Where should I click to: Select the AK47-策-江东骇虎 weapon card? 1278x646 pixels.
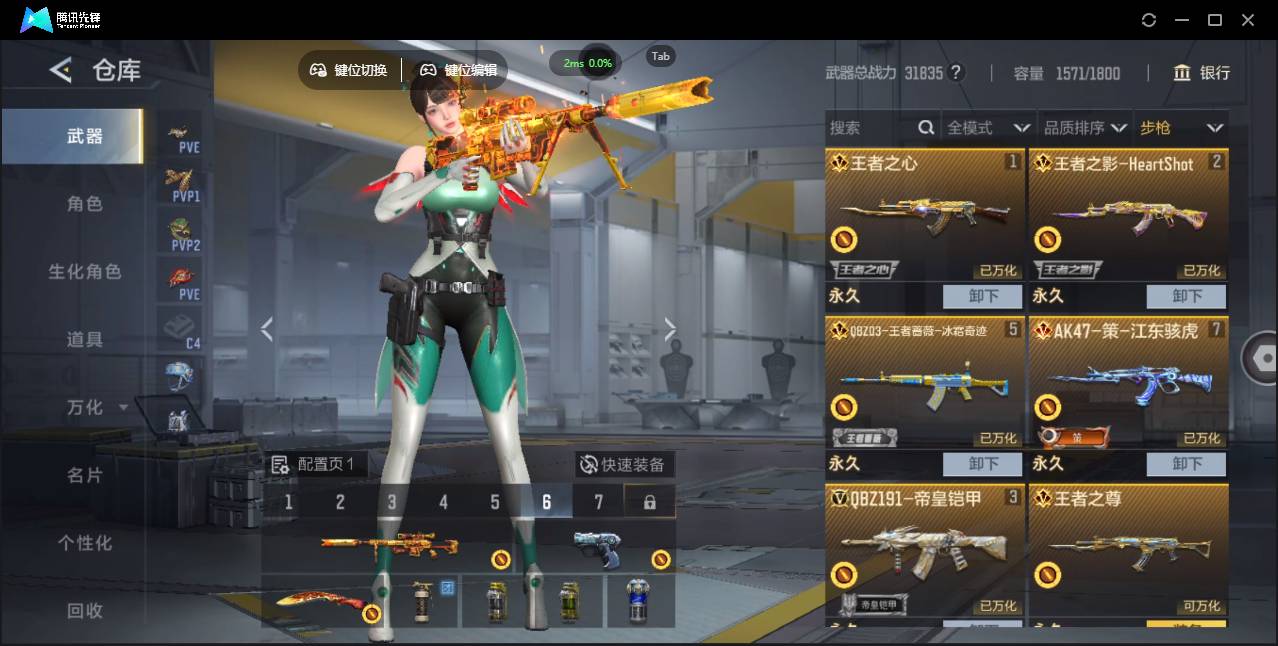(x=1128, y=385)
